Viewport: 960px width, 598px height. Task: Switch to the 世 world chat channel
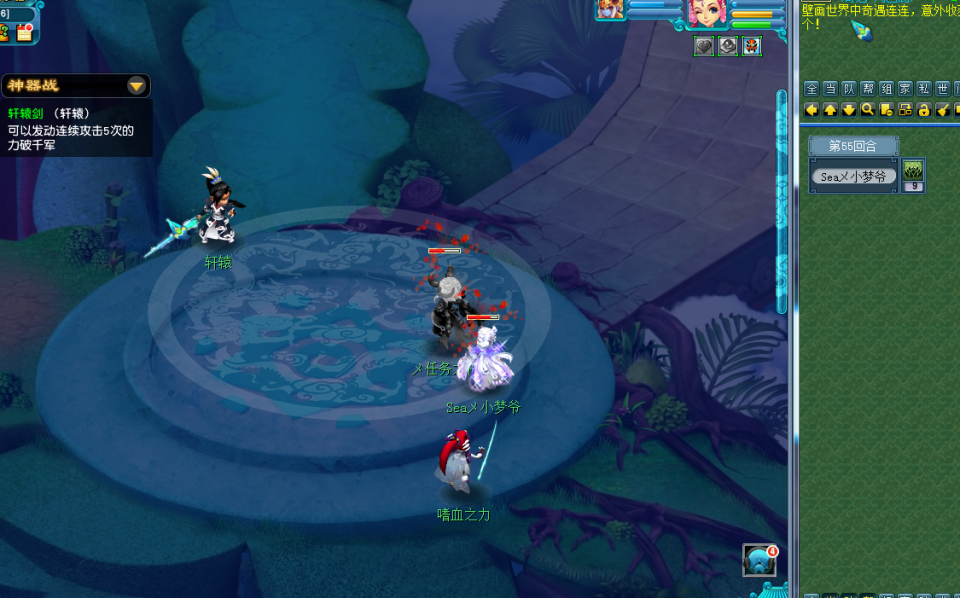click(x=942, y=88)
